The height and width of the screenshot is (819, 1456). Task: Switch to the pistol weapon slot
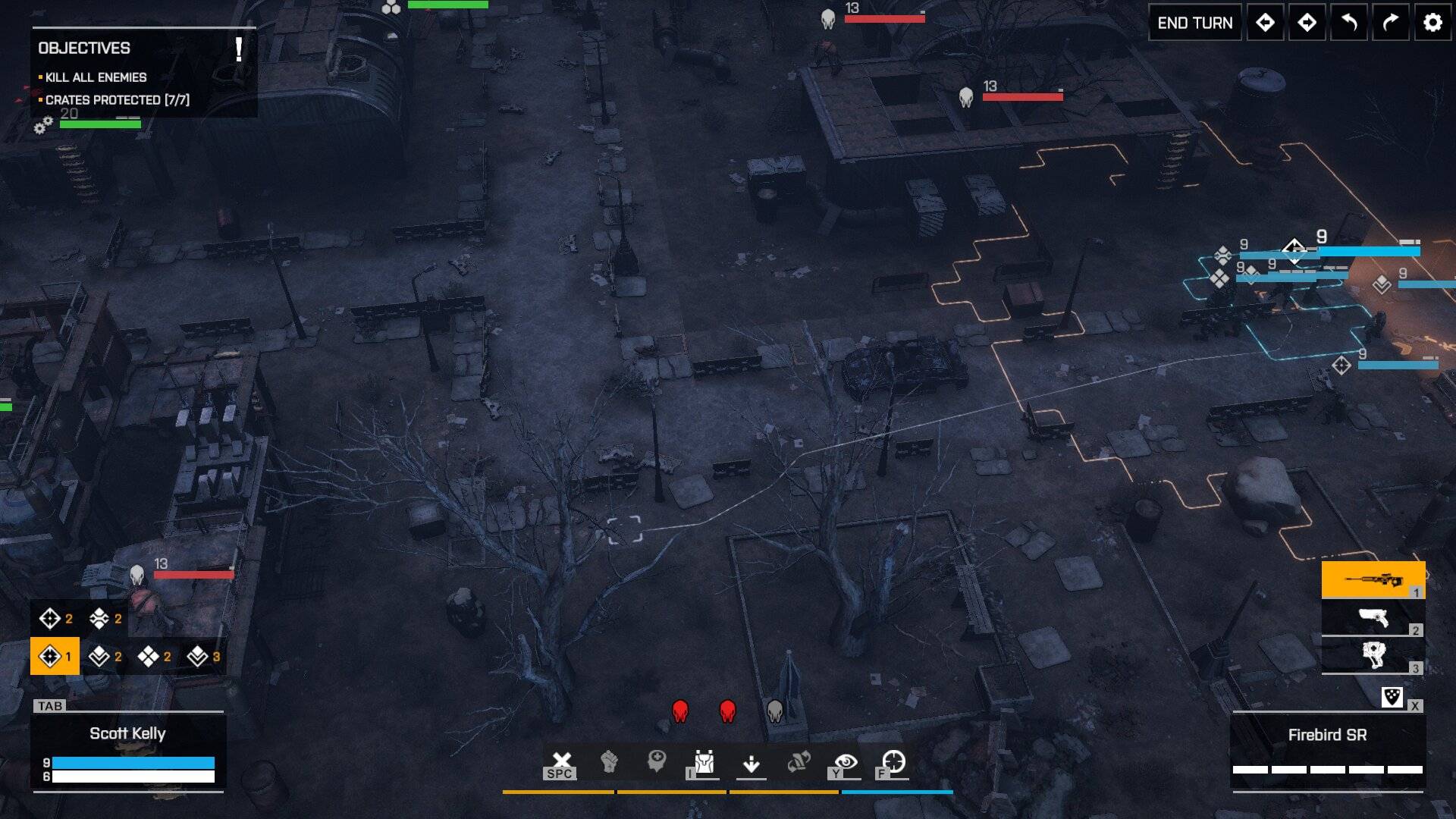1373,618
